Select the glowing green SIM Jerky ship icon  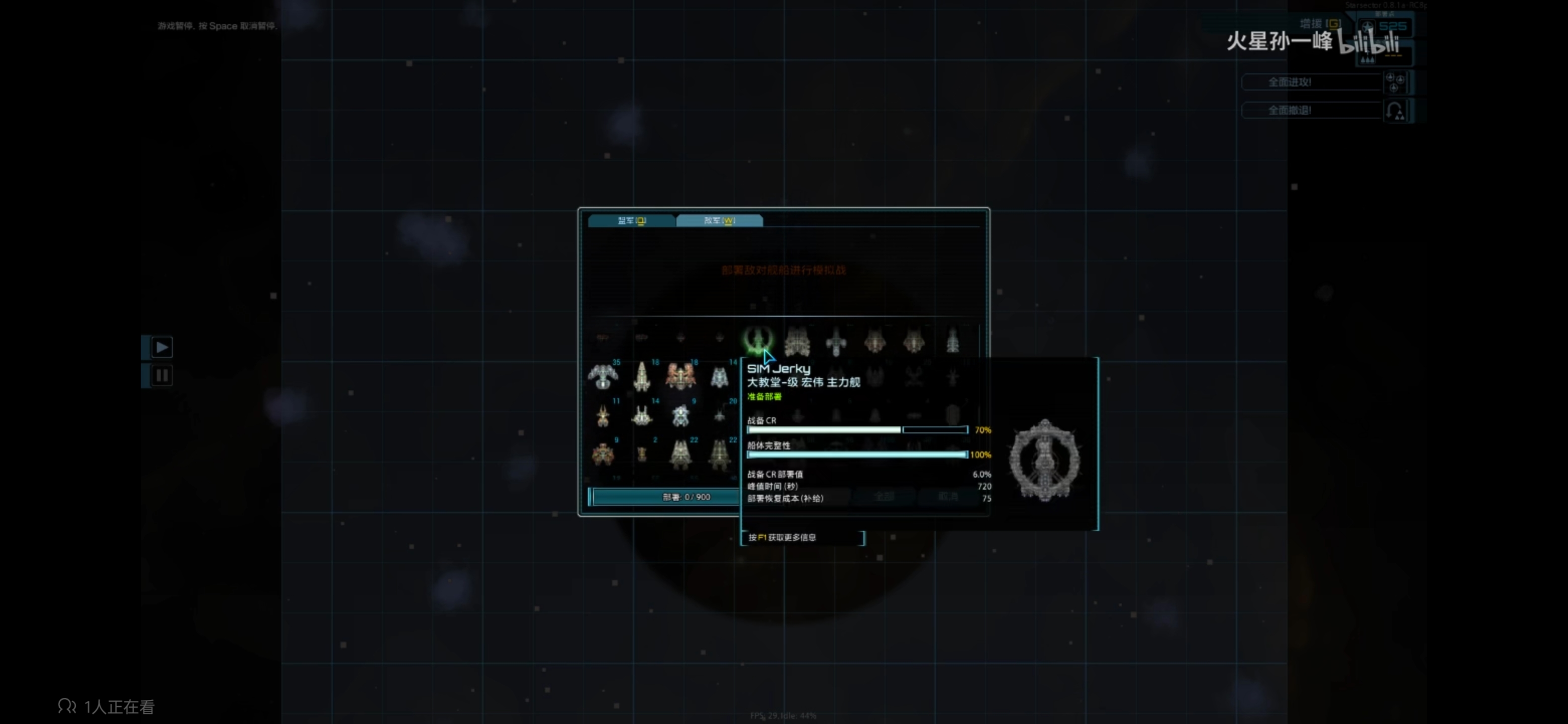point(758,340)
